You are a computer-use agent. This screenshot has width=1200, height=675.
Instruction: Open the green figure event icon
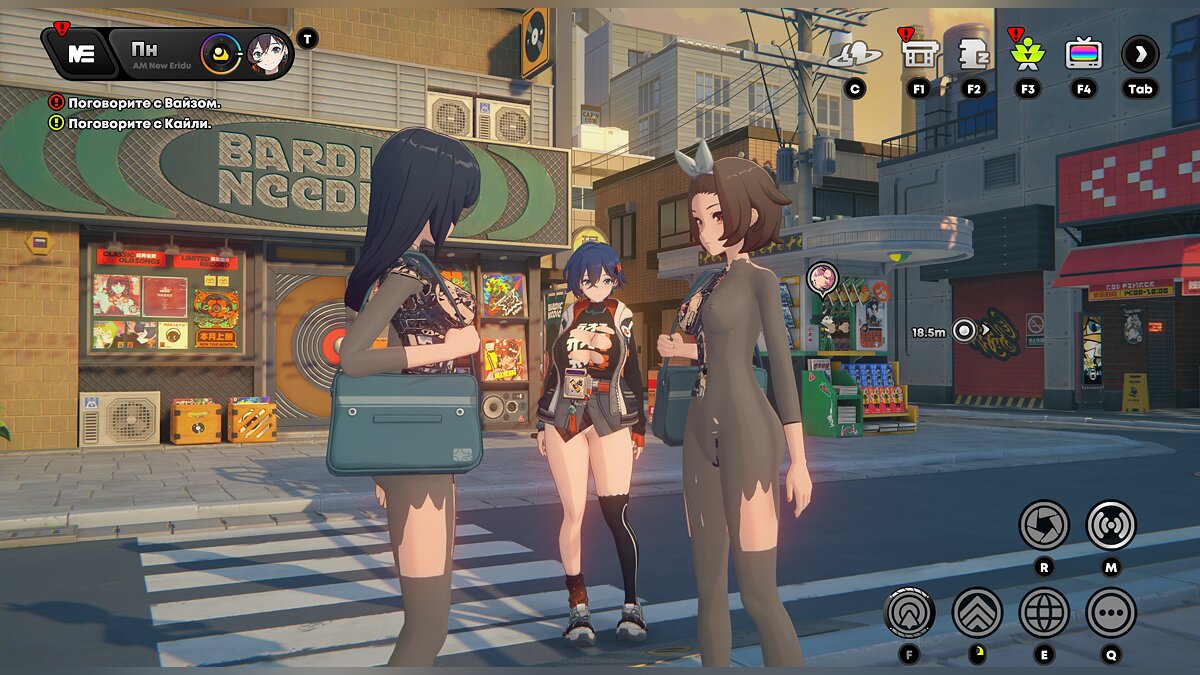coord(1027,53)
